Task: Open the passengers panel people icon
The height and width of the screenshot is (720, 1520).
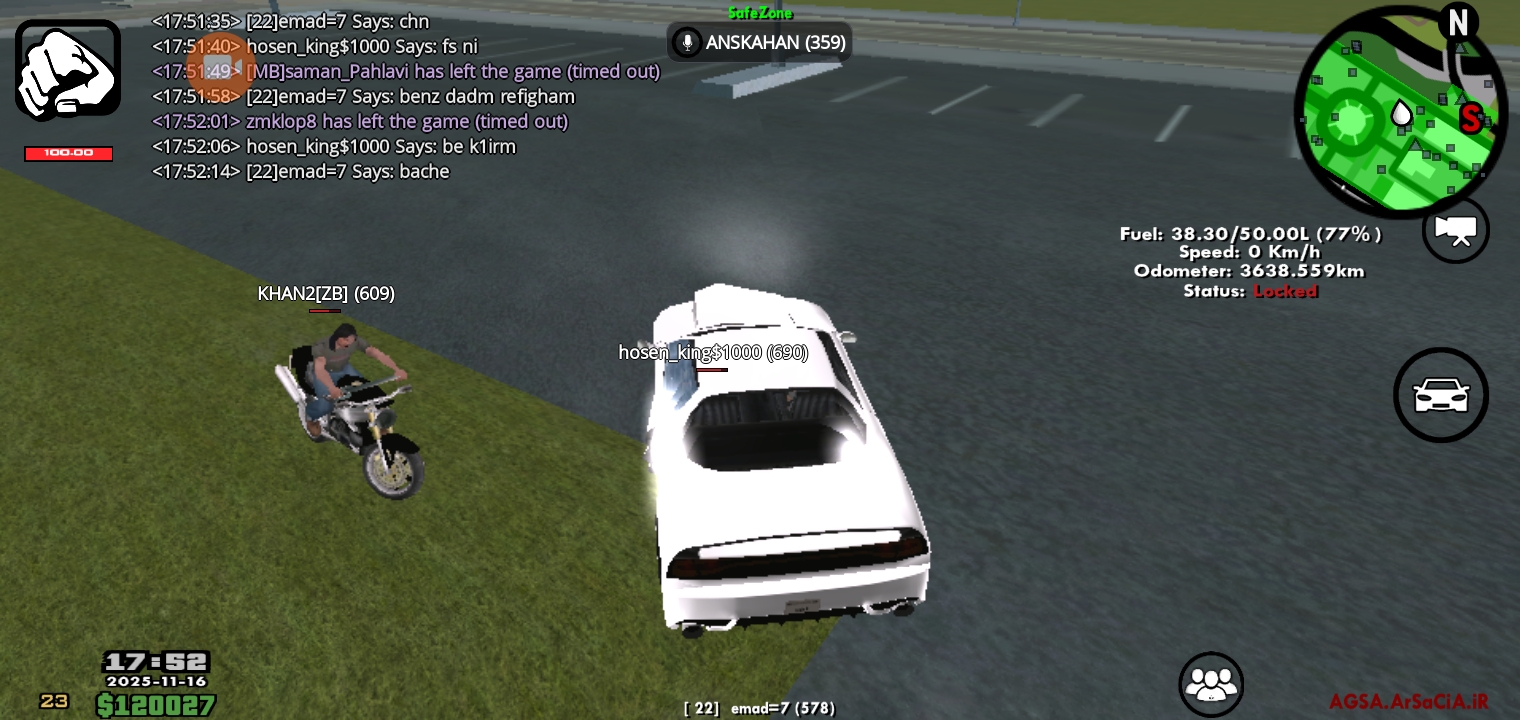Action: pos(1211,684)
